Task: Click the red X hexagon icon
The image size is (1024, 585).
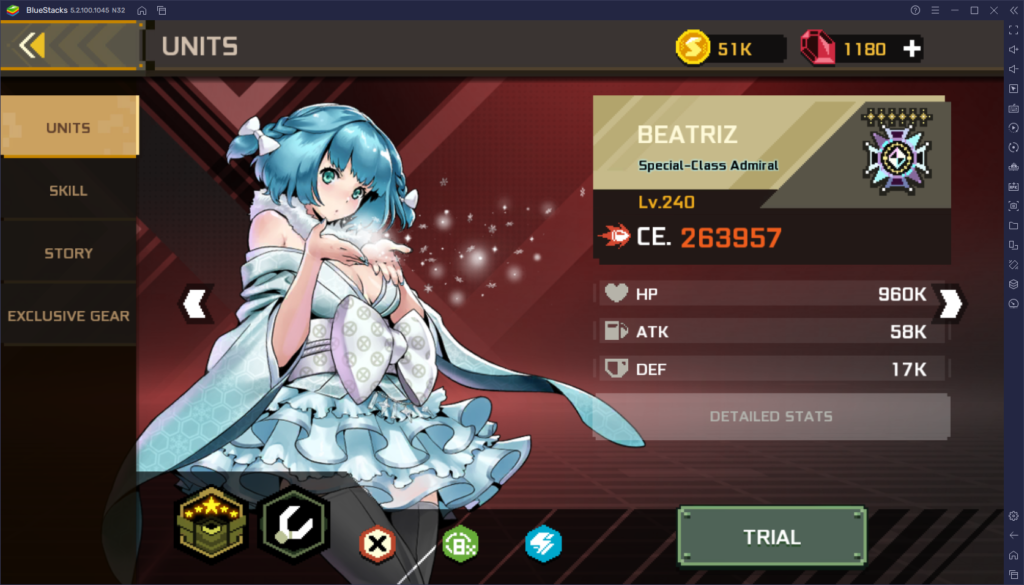Action: (377, 543)
